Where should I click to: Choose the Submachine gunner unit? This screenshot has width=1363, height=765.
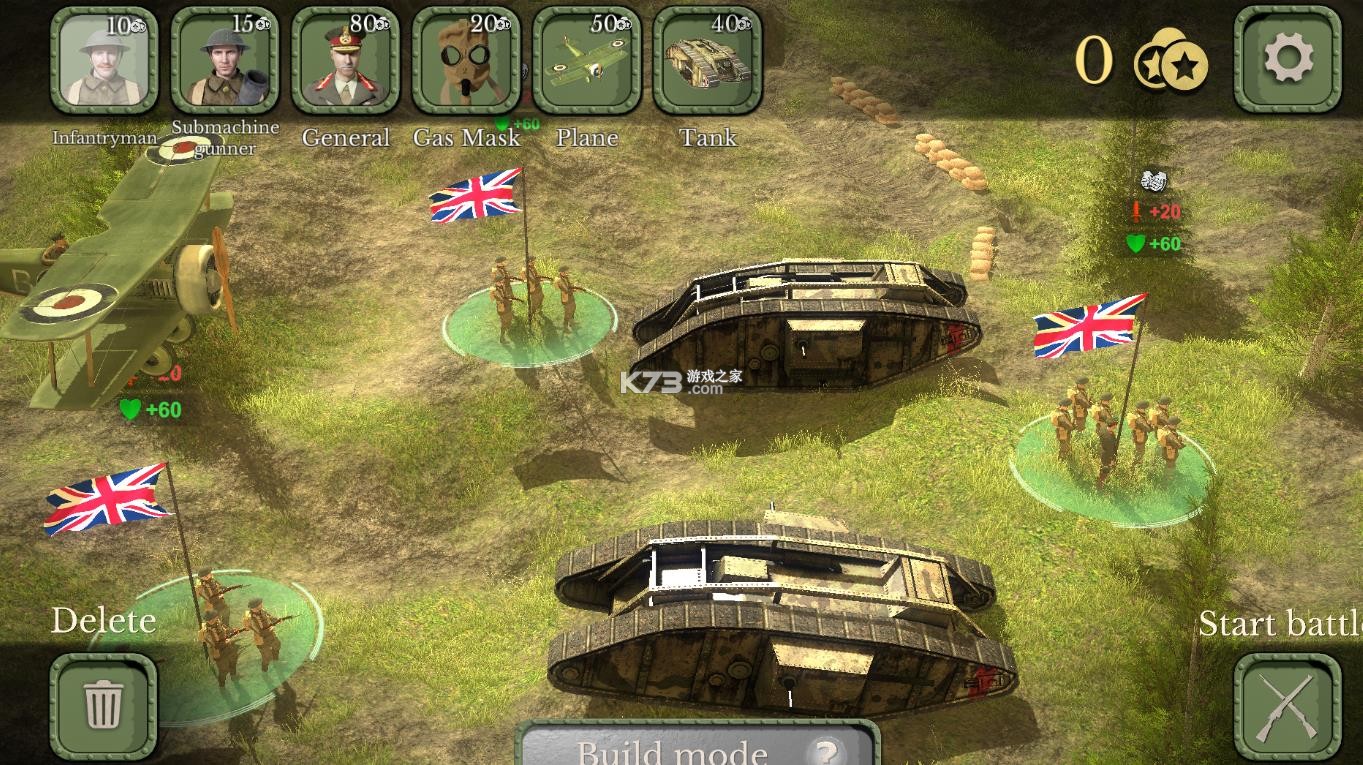[225, 60]
